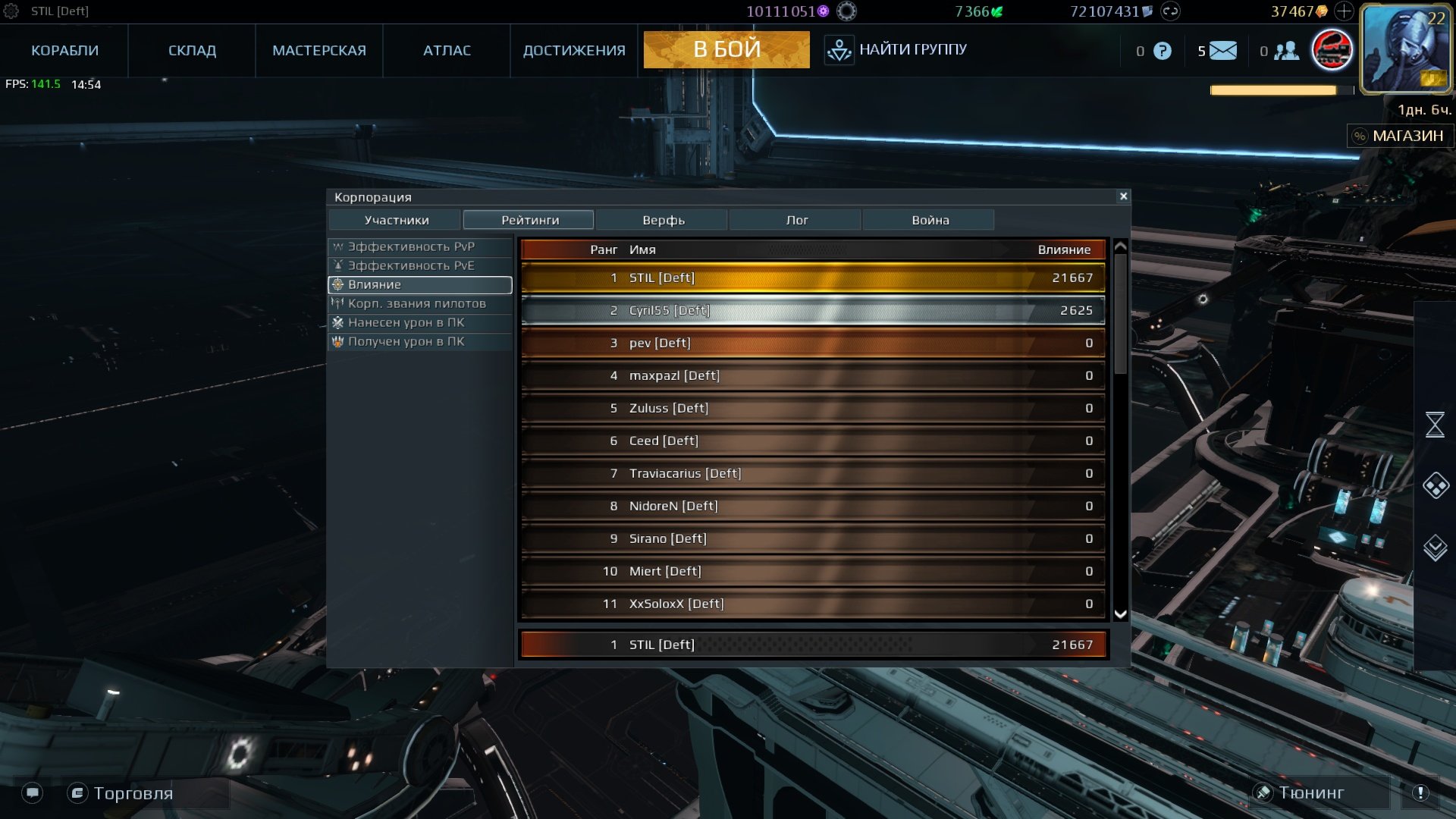The height and width of the screenshot is (819, 1456).
Task: Select CyrilSS [Deft] row in ranking
Action: pyautogui.click(x=812, y=310)
